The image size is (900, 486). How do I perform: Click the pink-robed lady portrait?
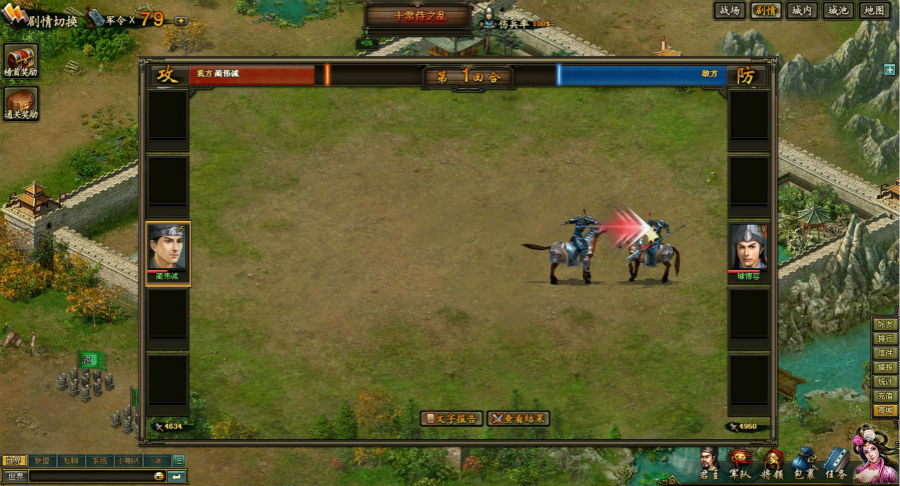[x=875, y=455]
